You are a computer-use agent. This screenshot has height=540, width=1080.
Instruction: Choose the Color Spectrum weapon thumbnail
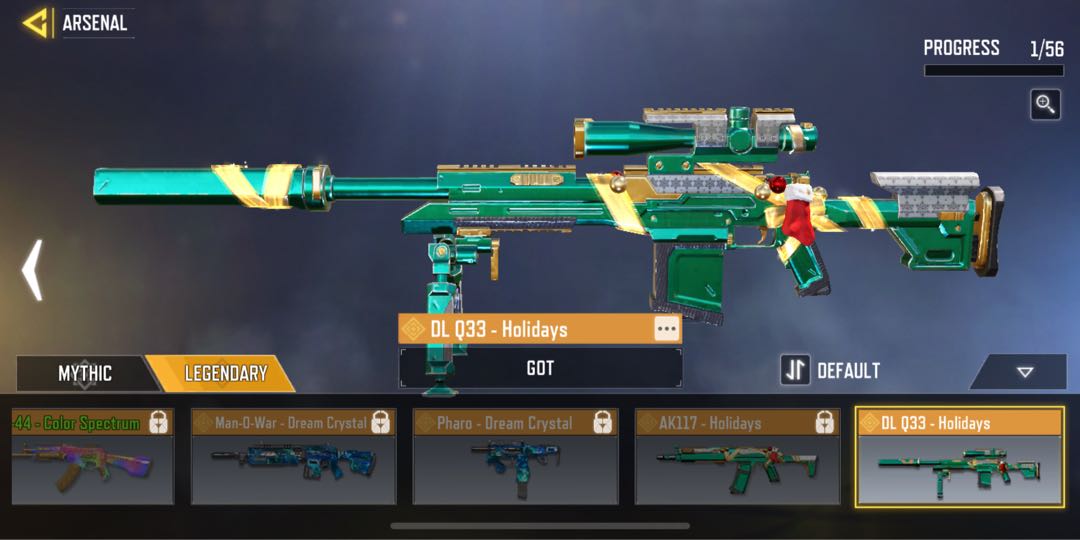click(x=90, y=457)
